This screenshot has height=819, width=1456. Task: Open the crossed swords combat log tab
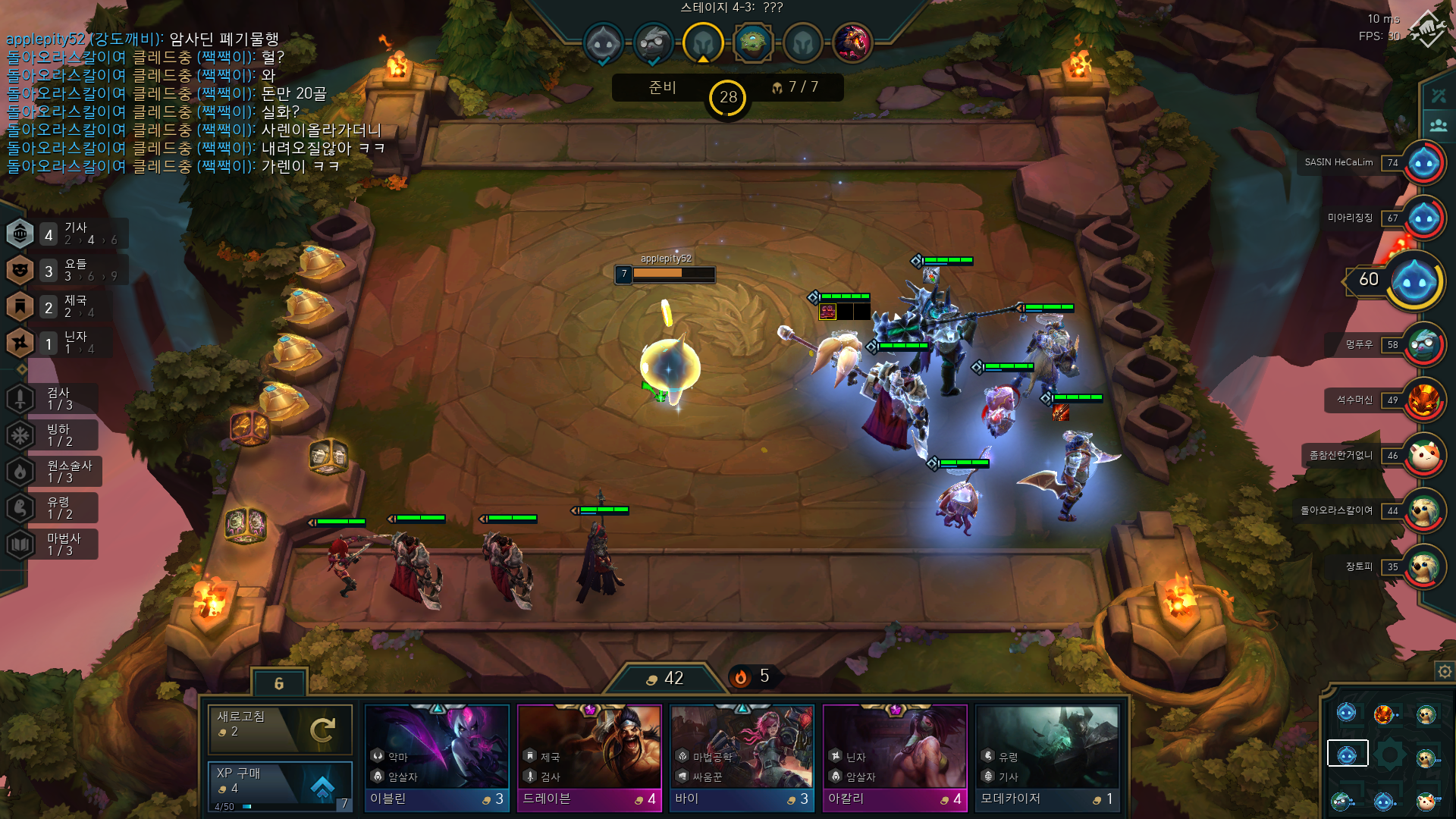point(1439,96)
